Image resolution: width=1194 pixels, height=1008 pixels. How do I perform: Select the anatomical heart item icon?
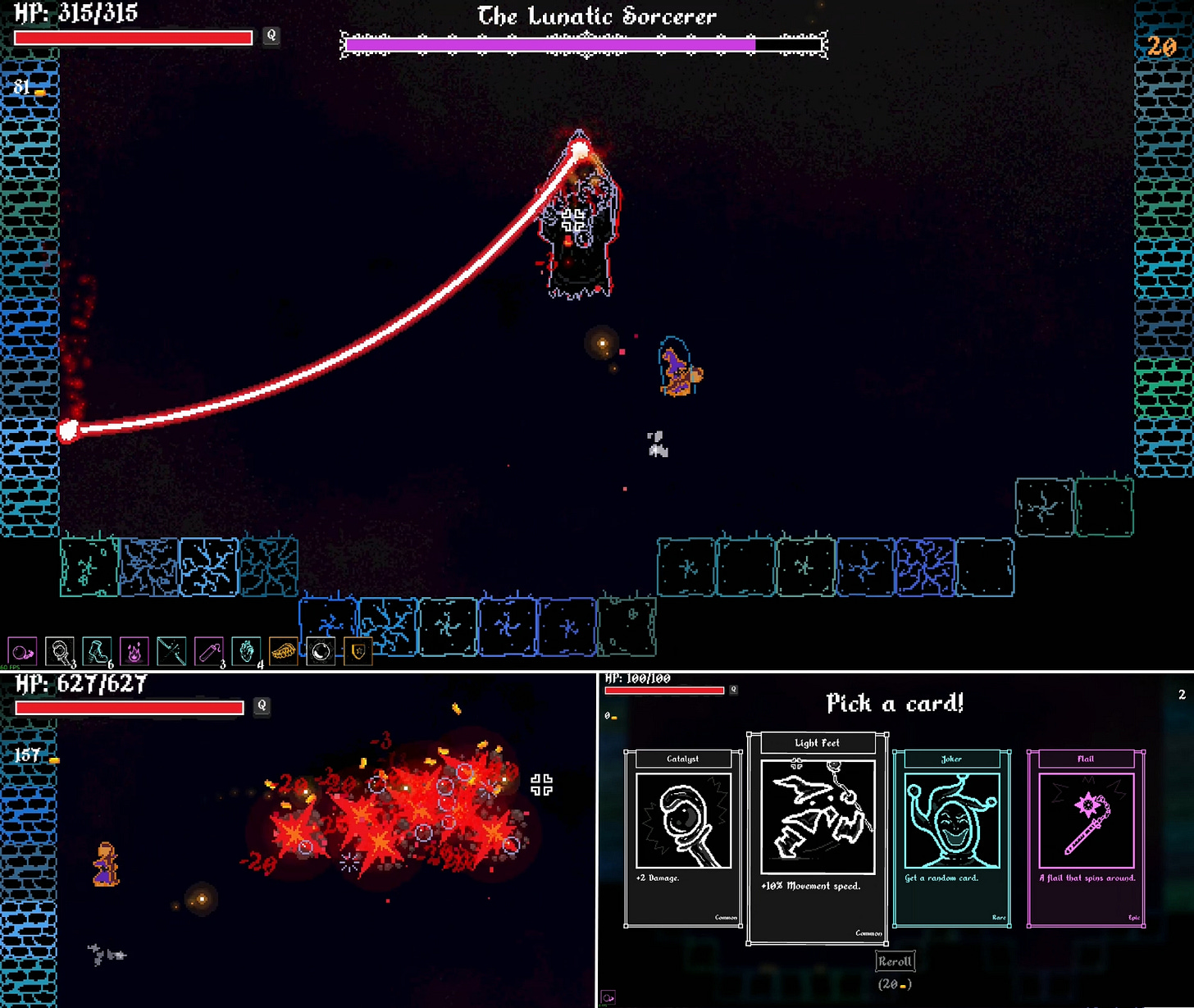(246, 652)
